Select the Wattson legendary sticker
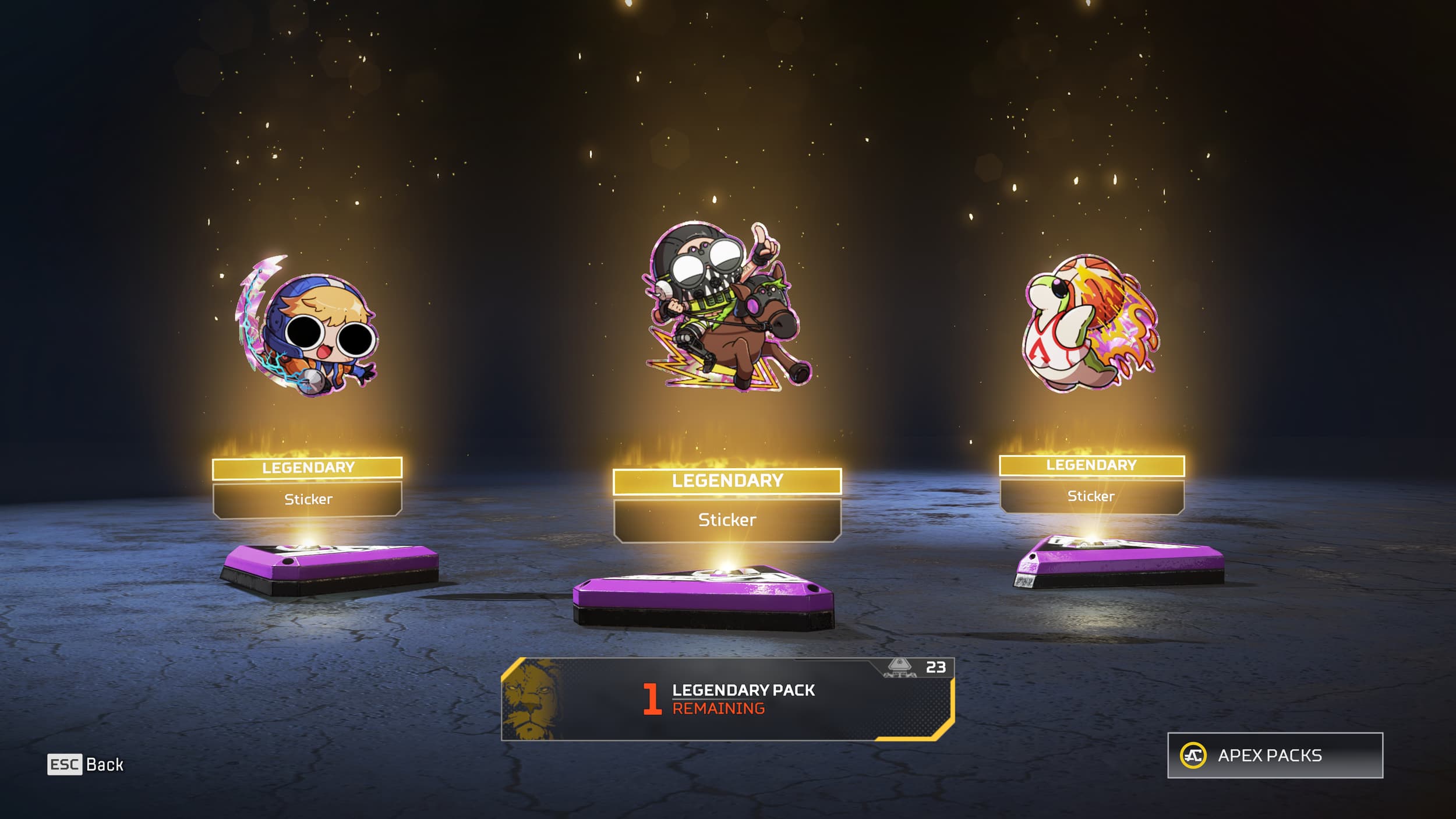This screenshot has height=819, width=1456. pyautogui.click(x=307, y=327)
